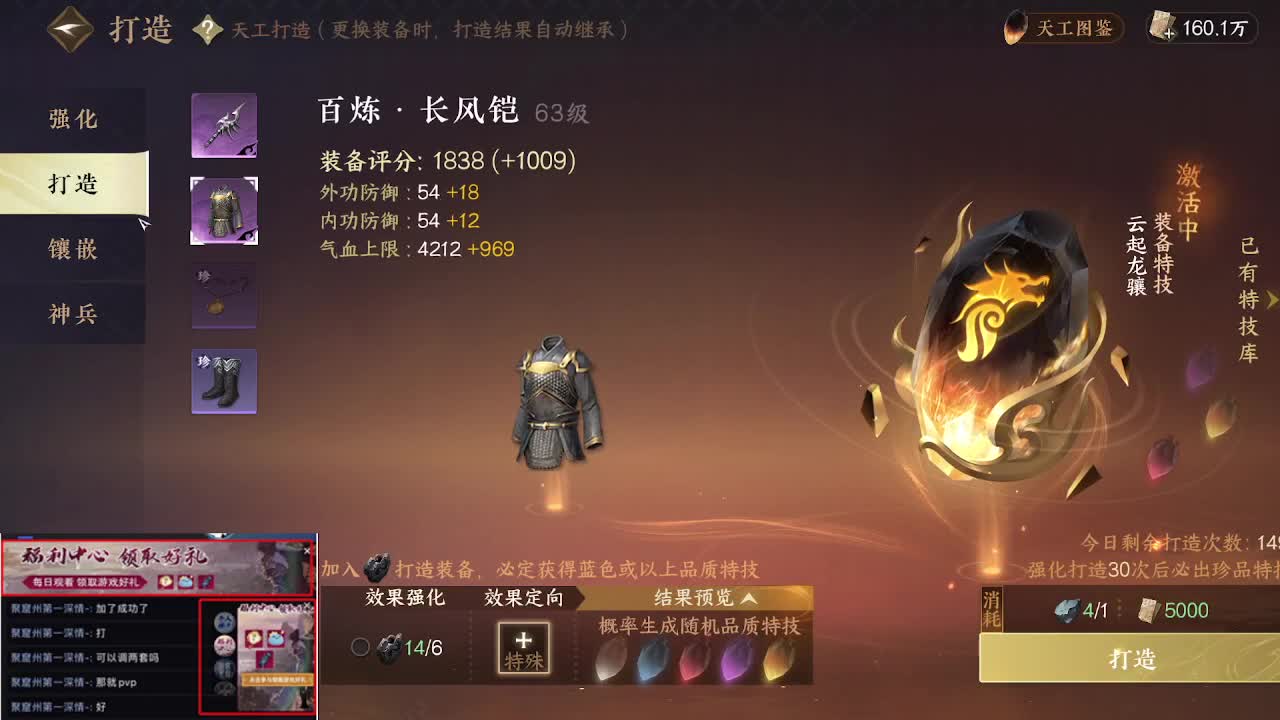Expand the 已有特技库 panel on the right
Screen dimensions: 1280x720
[x=1271, y=300]
